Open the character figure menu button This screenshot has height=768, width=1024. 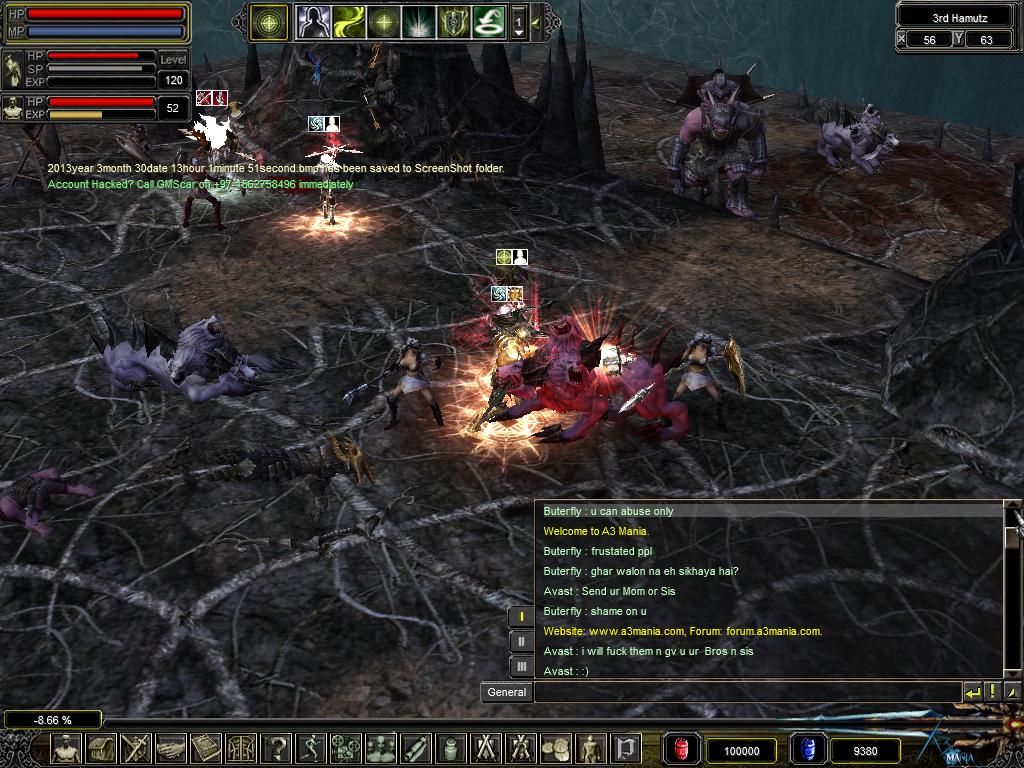pyautogui.click(x=67, y=749)
